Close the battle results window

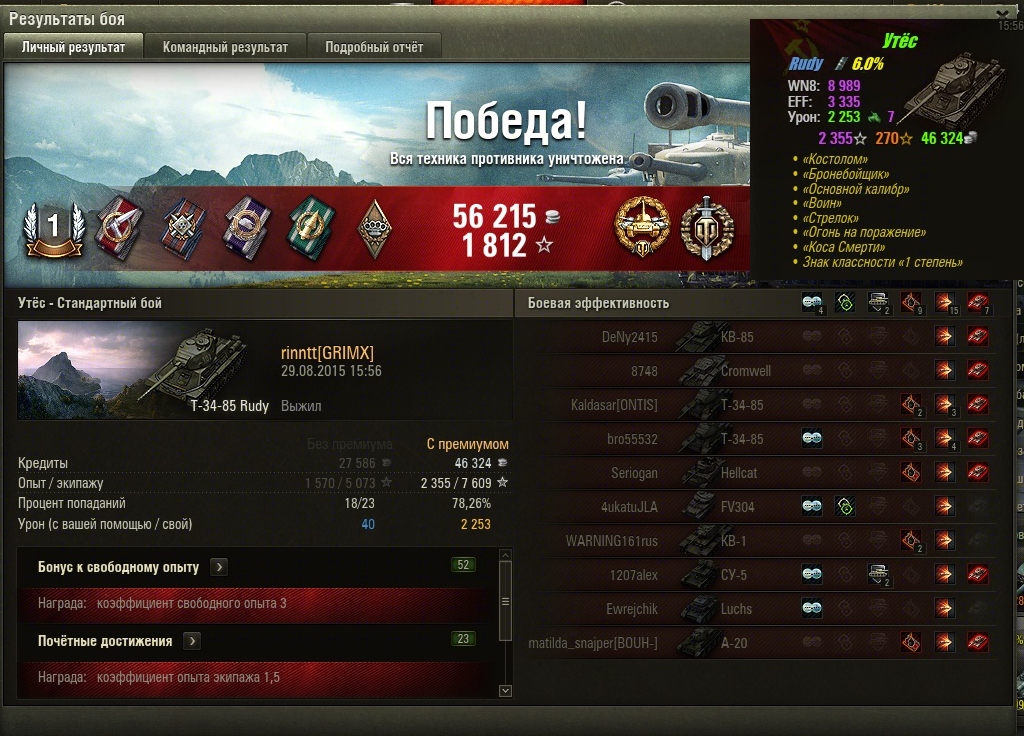point(1003,15)
